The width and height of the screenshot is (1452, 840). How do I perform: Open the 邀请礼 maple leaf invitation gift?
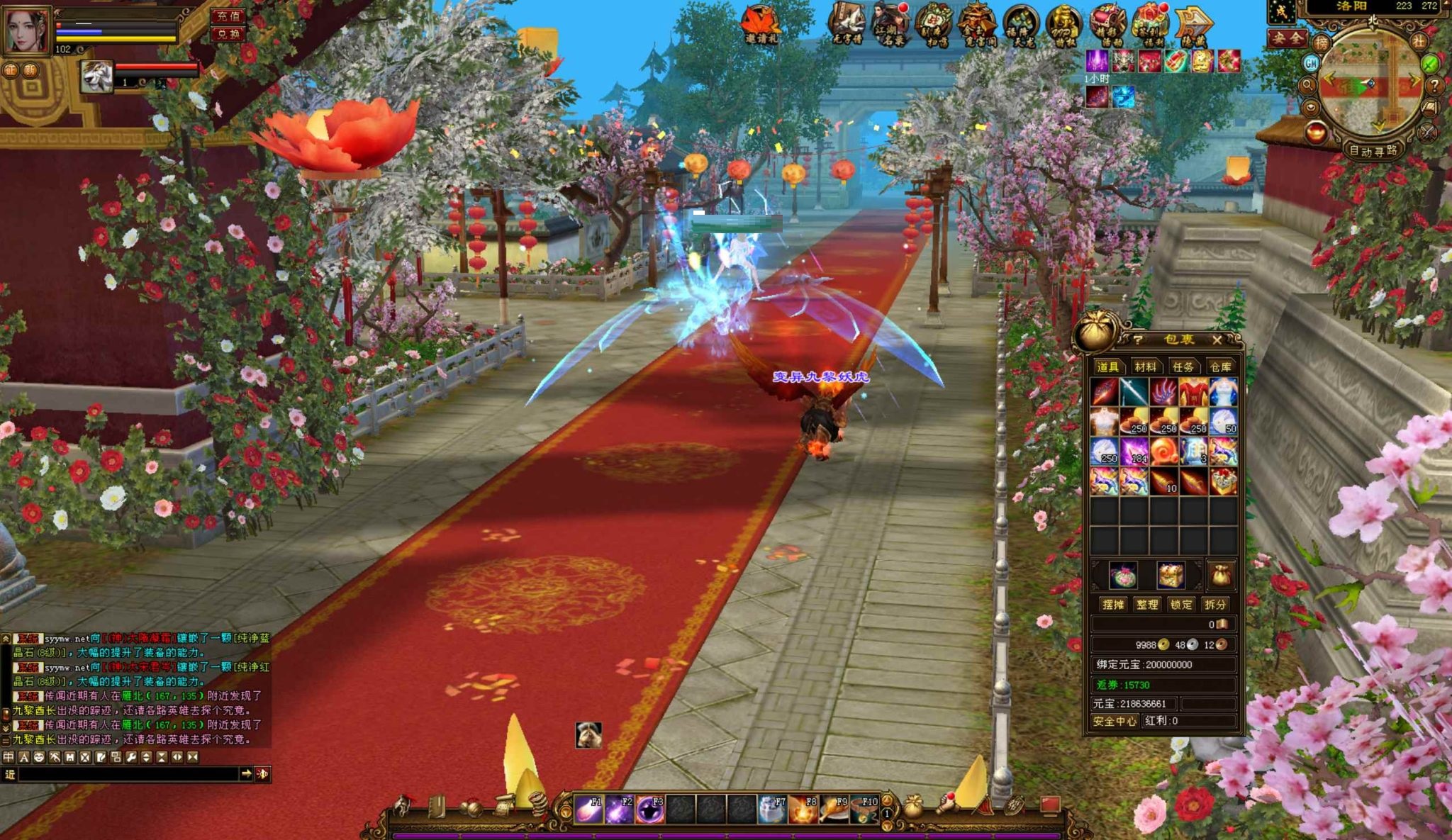[761, 25]
